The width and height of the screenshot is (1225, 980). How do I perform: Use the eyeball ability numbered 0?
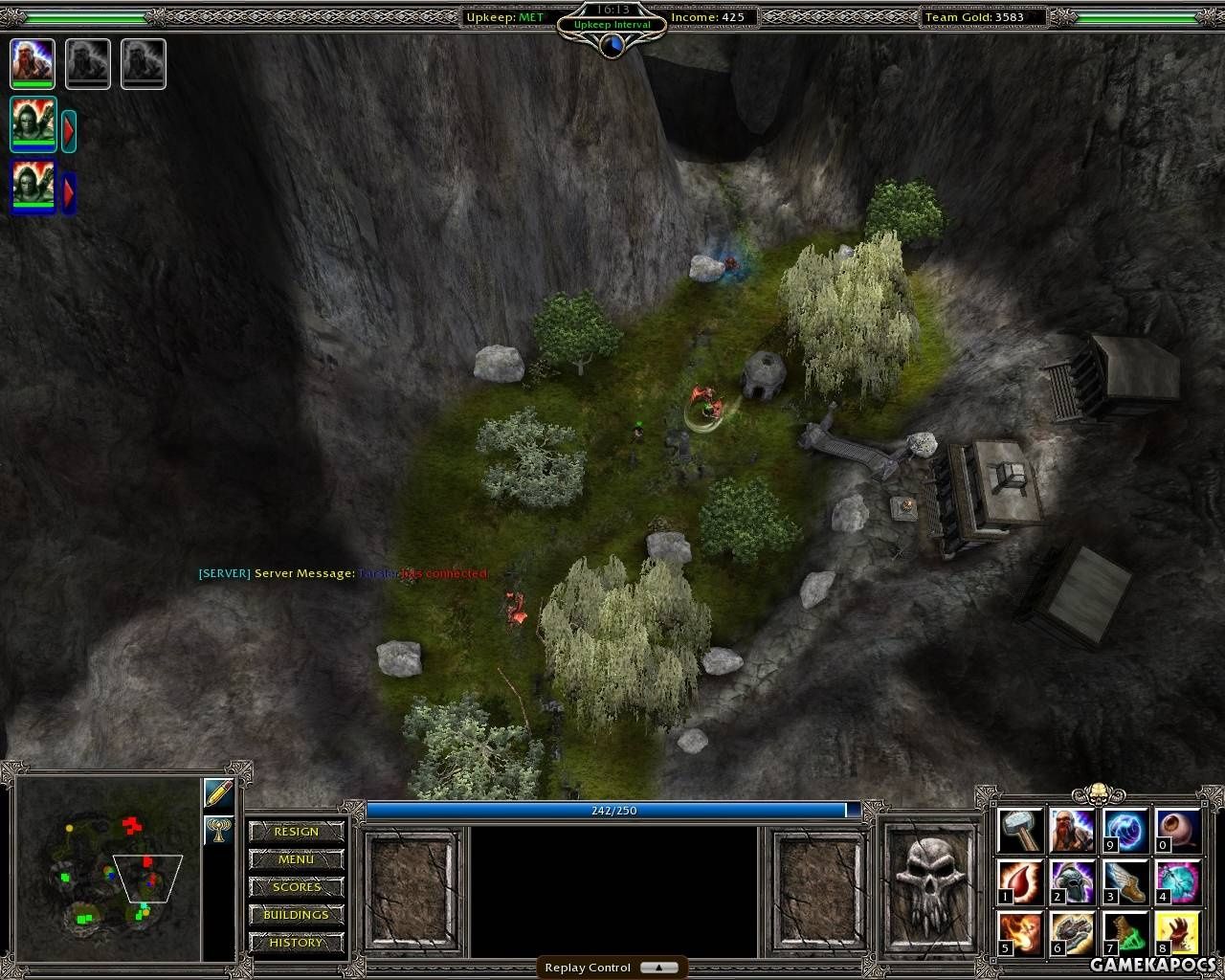1177,831
